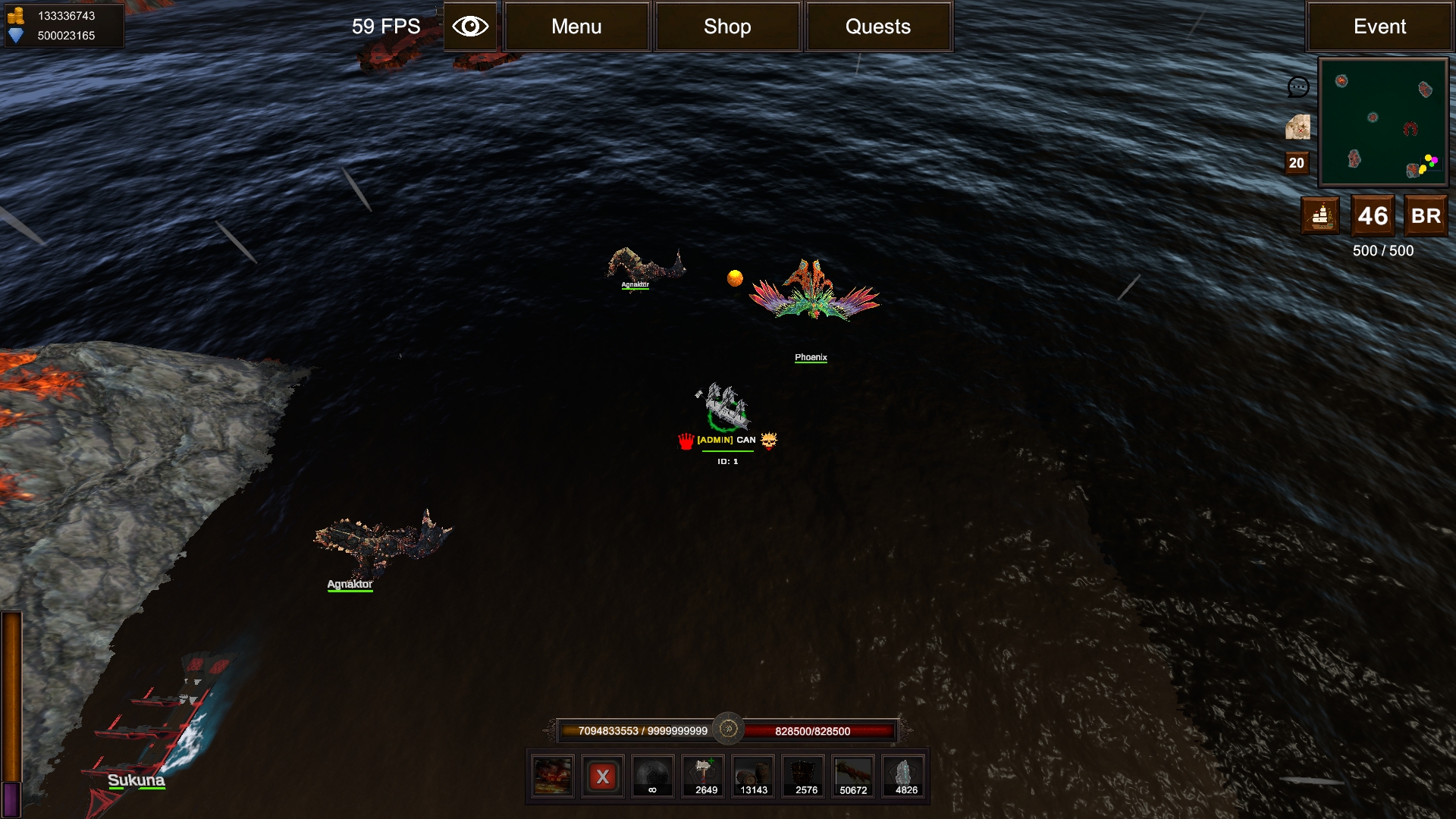Toggle the eye visibility button
Screen dimensions: 1456x819
click(470, 27)
